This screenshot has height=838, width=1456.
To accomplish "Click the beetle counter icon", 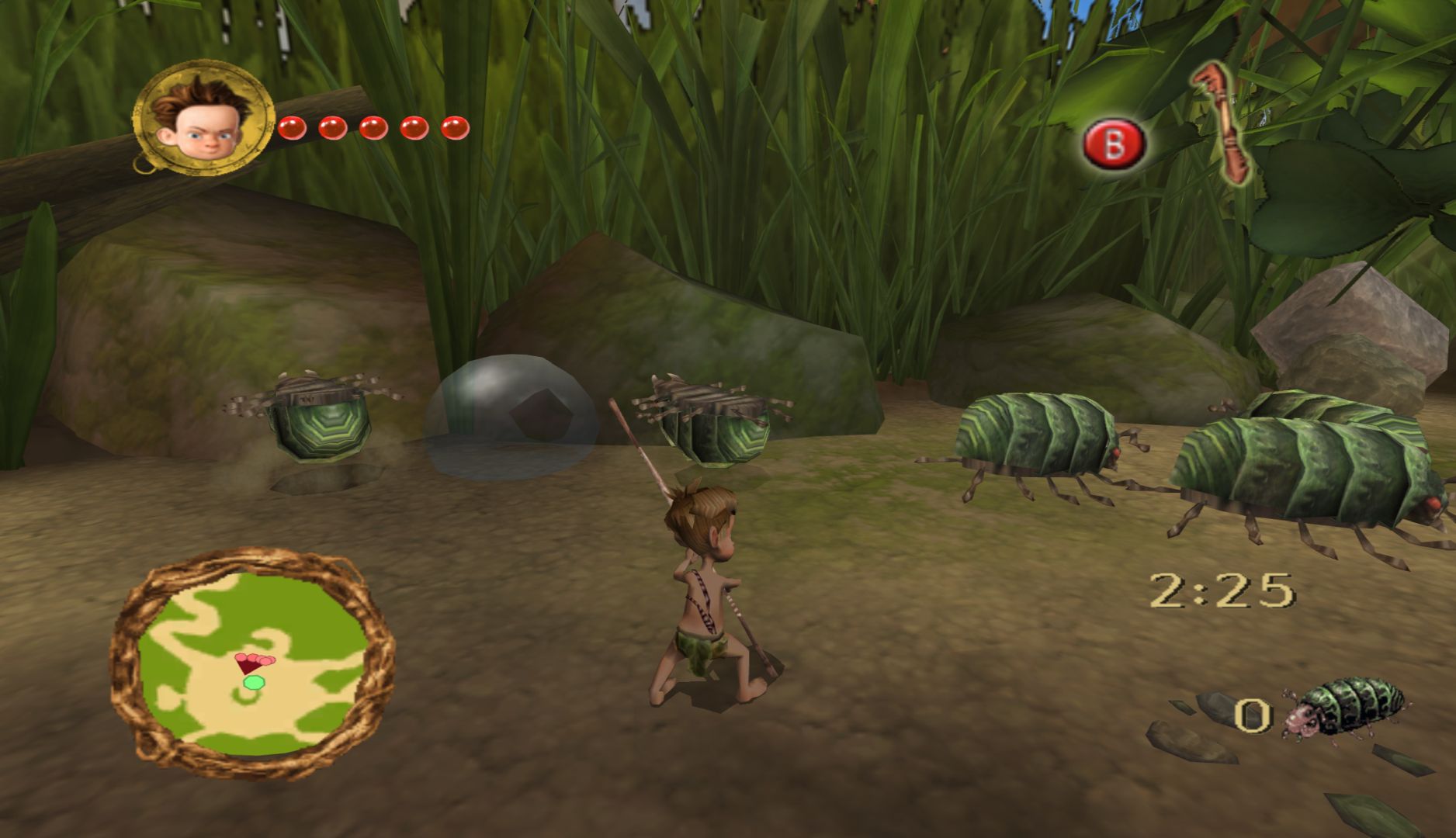I will [1343, 709].
